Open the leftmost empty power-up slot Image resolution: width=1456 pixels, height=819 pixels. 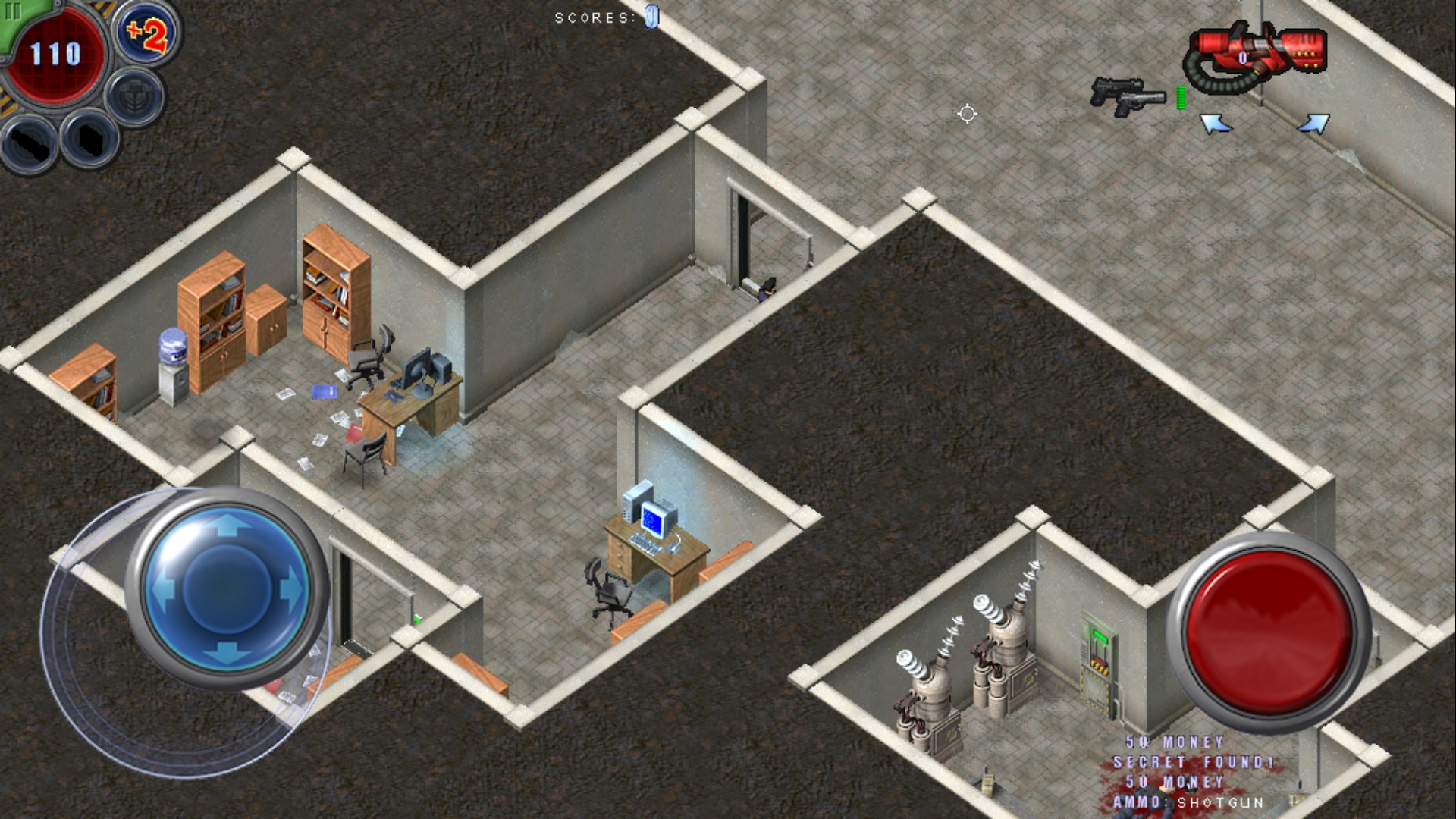tap(27, 144)
